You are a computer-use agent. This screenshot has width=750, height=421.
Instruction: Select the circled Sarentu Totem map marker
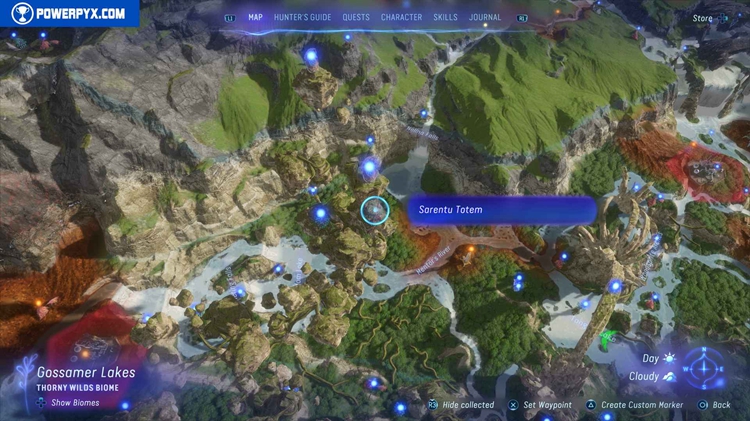(374, 210)
